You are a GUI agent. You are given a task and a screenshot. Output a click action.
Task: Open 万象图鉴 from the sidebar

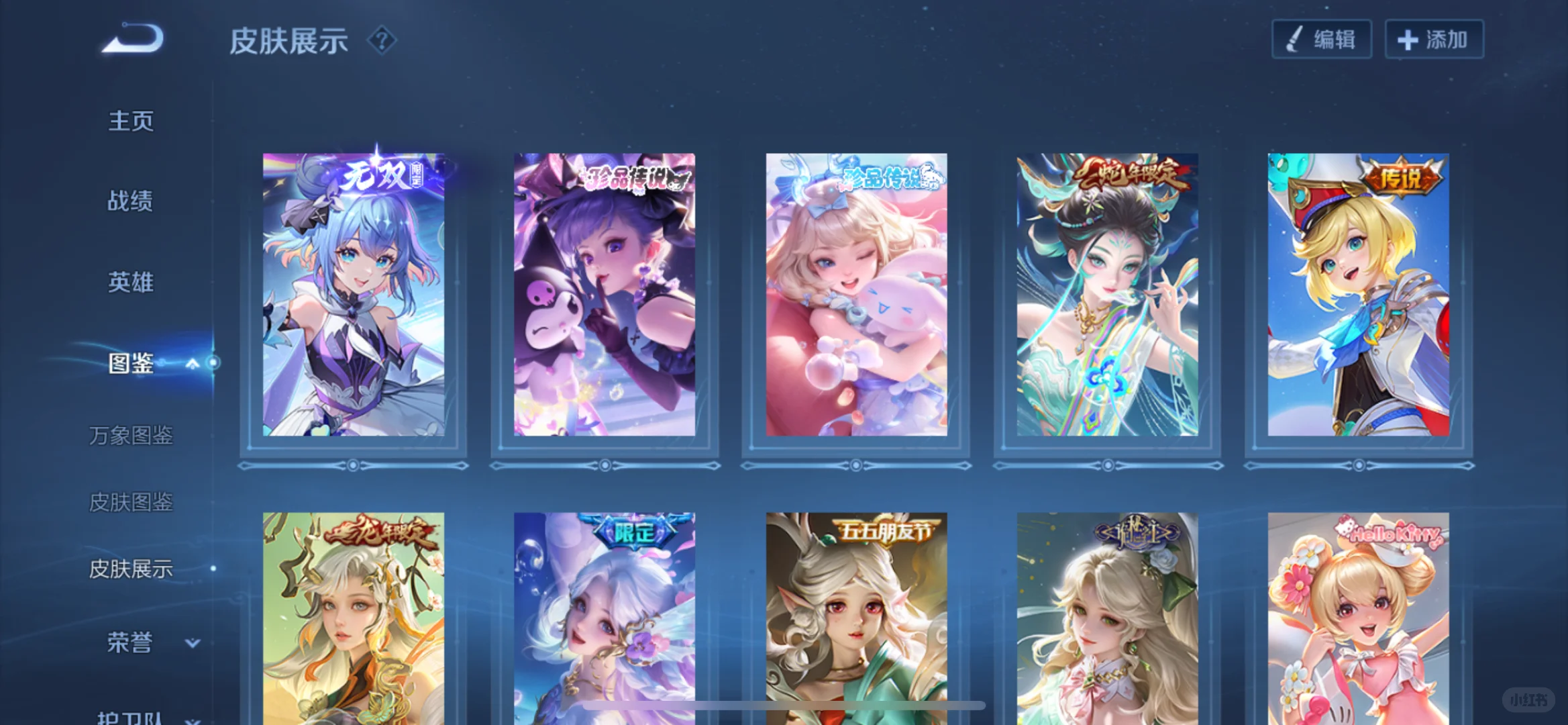click(132, 436)
